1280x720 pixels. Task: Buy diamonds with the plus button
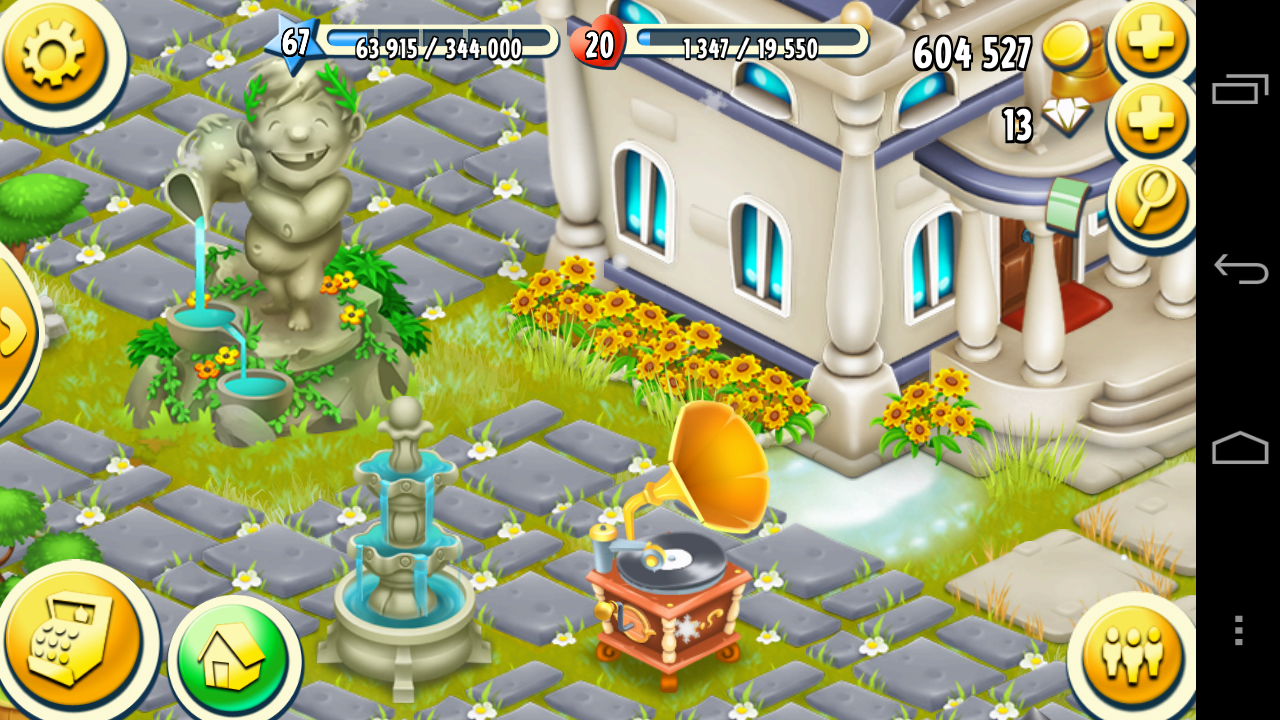[1150, 120]
